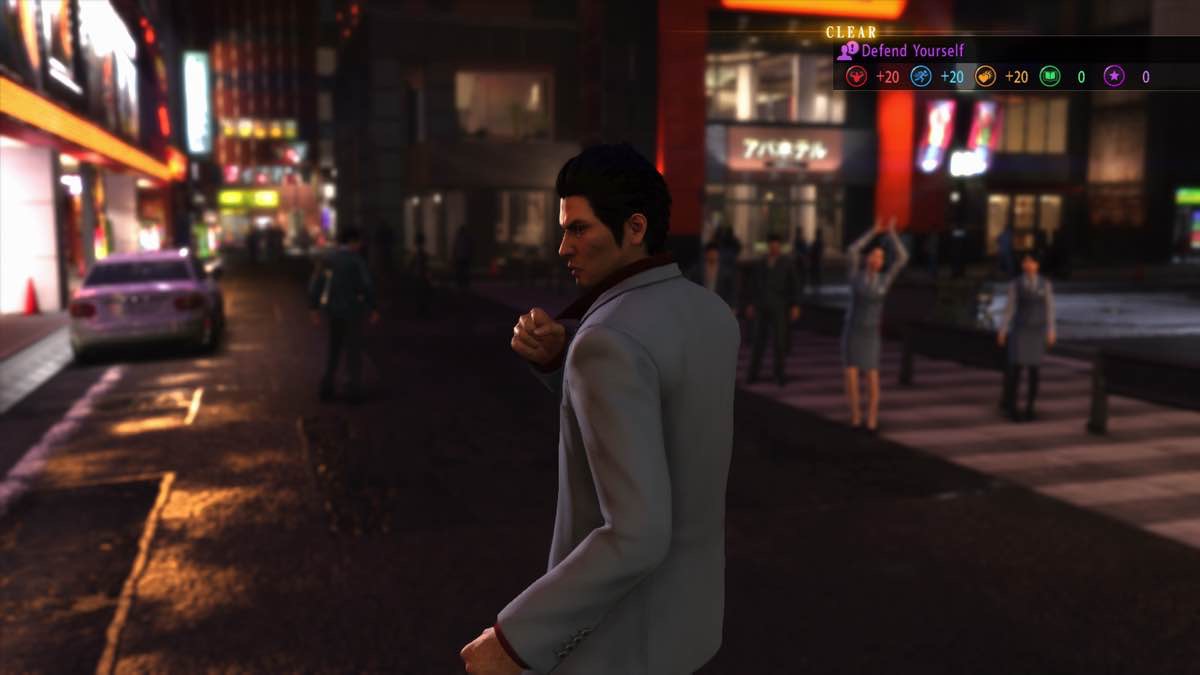Click the orange heart spirit experience icon
Screen dimensions: 1200x675
985,77
